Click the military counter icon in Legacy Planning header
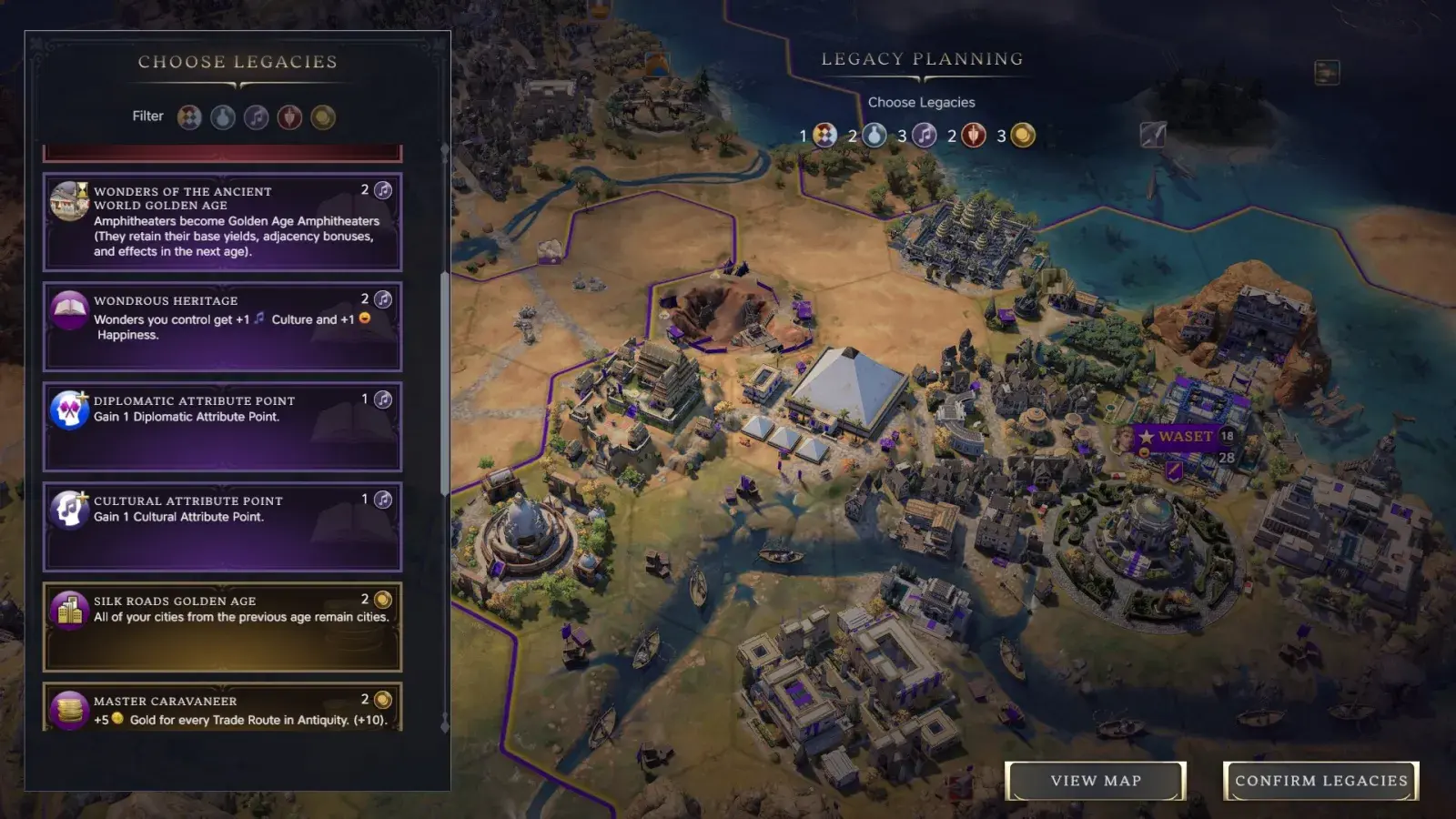 point(972,135)
